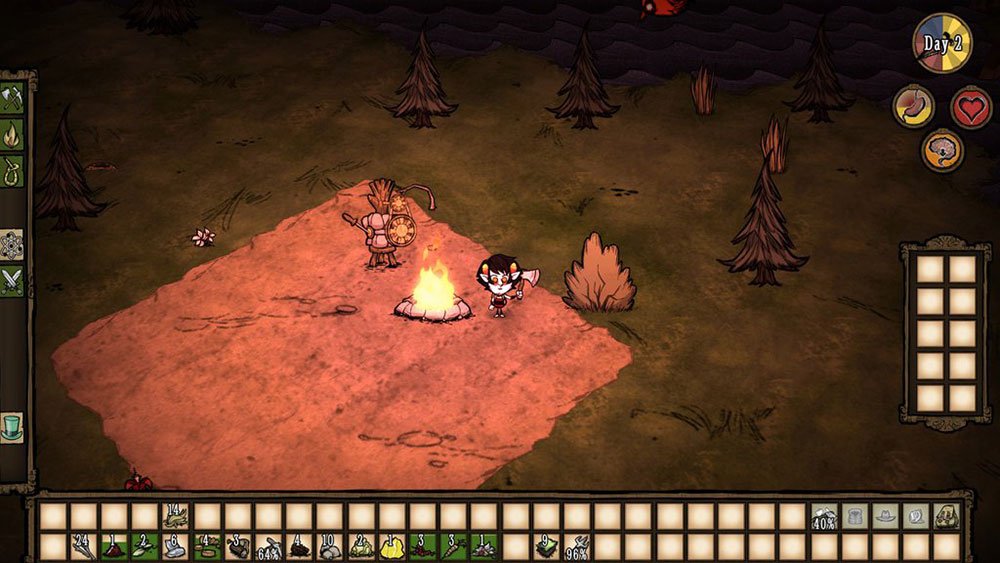This screenshot has width=1000, height=563.
Task: Open the Fight crossed-swords crafting tab
Action: pyautogui.click(x=12, y=281)
